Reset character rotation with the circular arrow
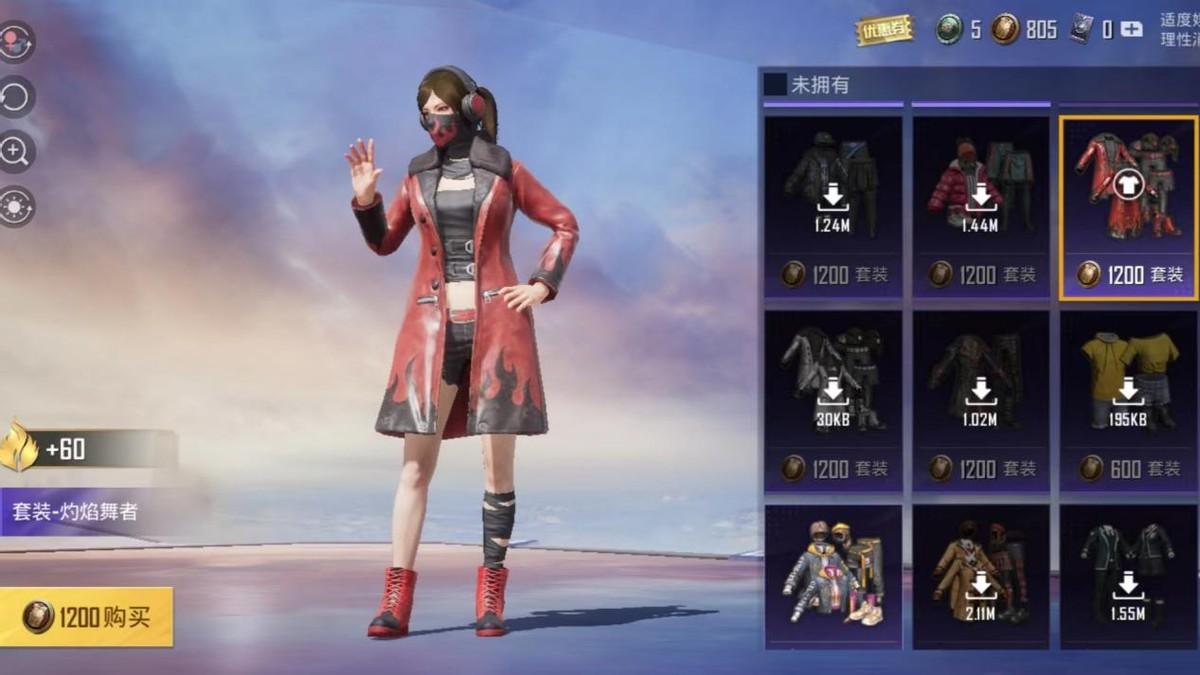1200x675 pixels. coord(17,97)
